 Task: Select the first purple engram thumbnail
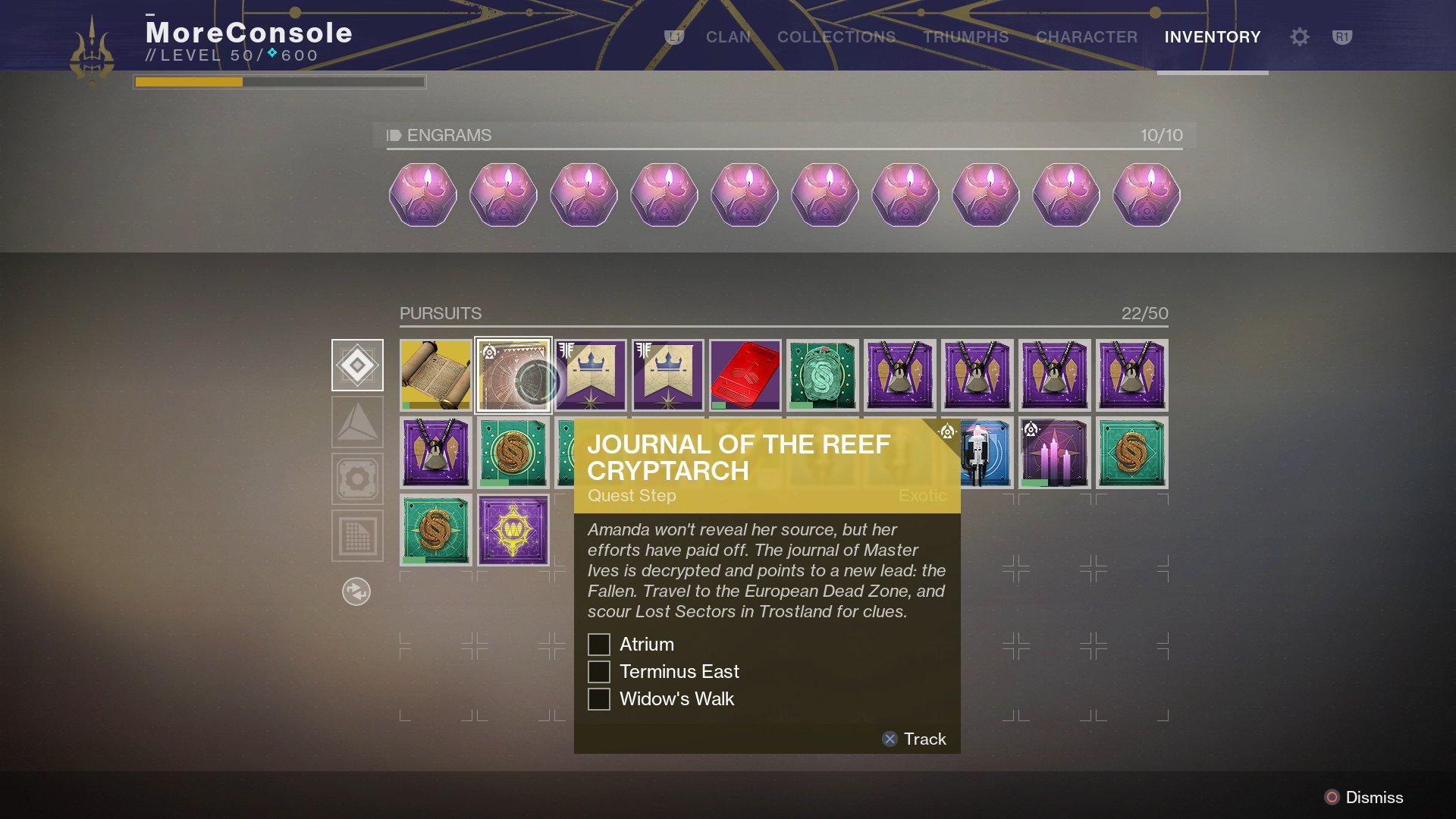(422, 196)
